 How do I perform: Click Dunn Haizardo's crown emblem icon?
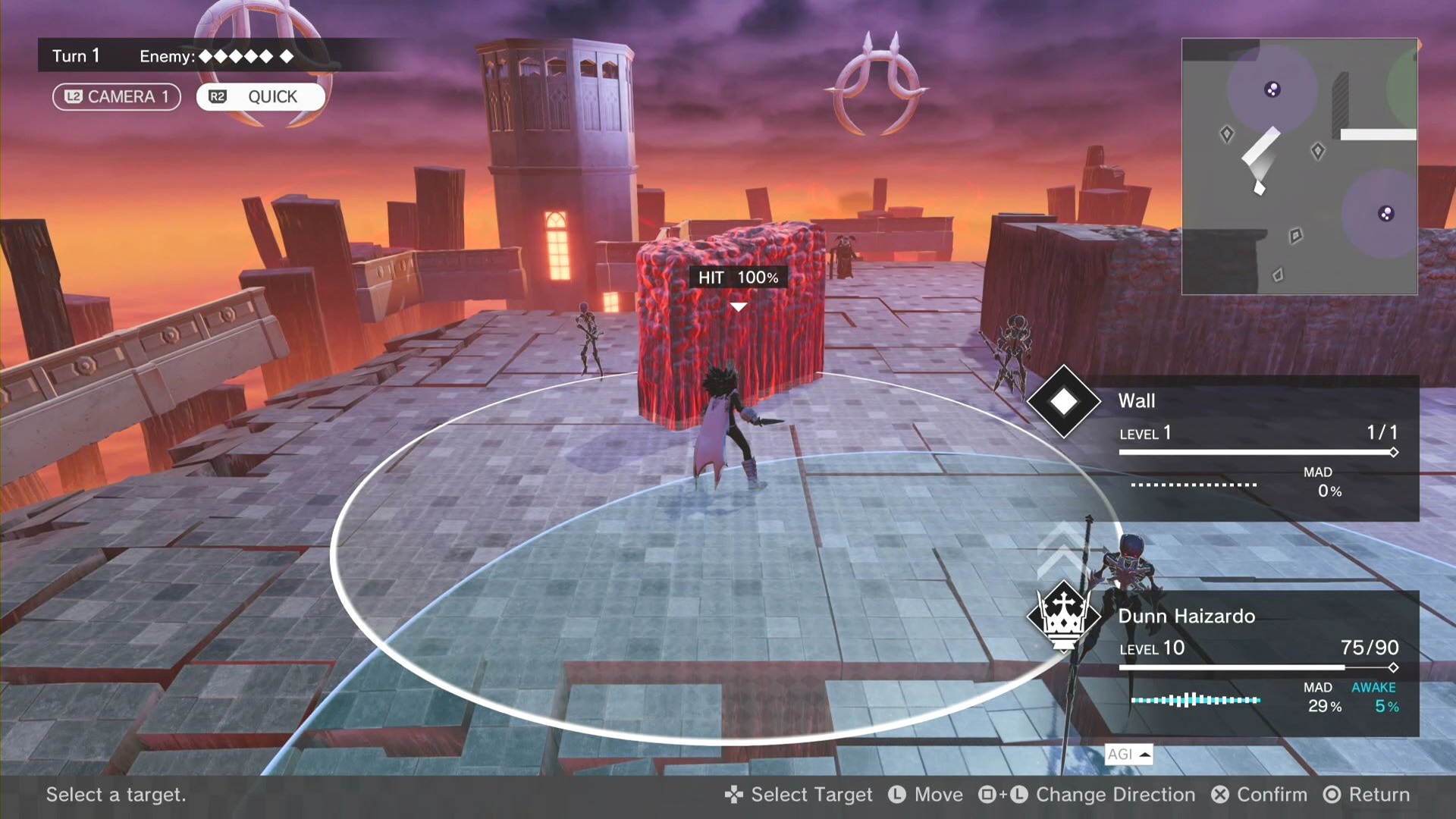1063,617
